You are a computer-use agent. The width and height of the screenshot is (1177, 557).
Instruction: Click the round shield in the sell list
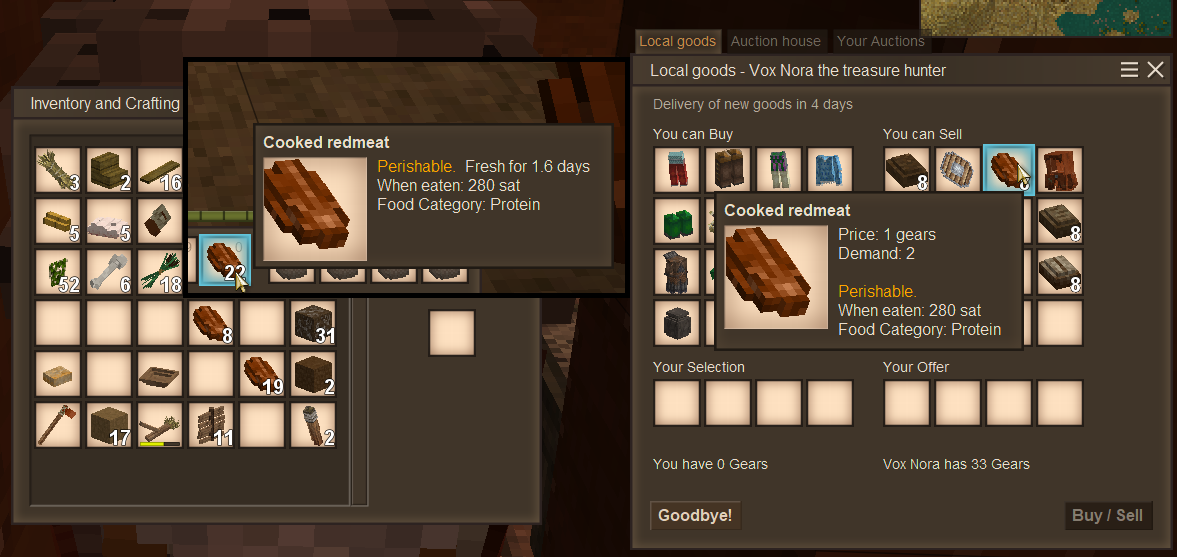click(x=958, y=170)
